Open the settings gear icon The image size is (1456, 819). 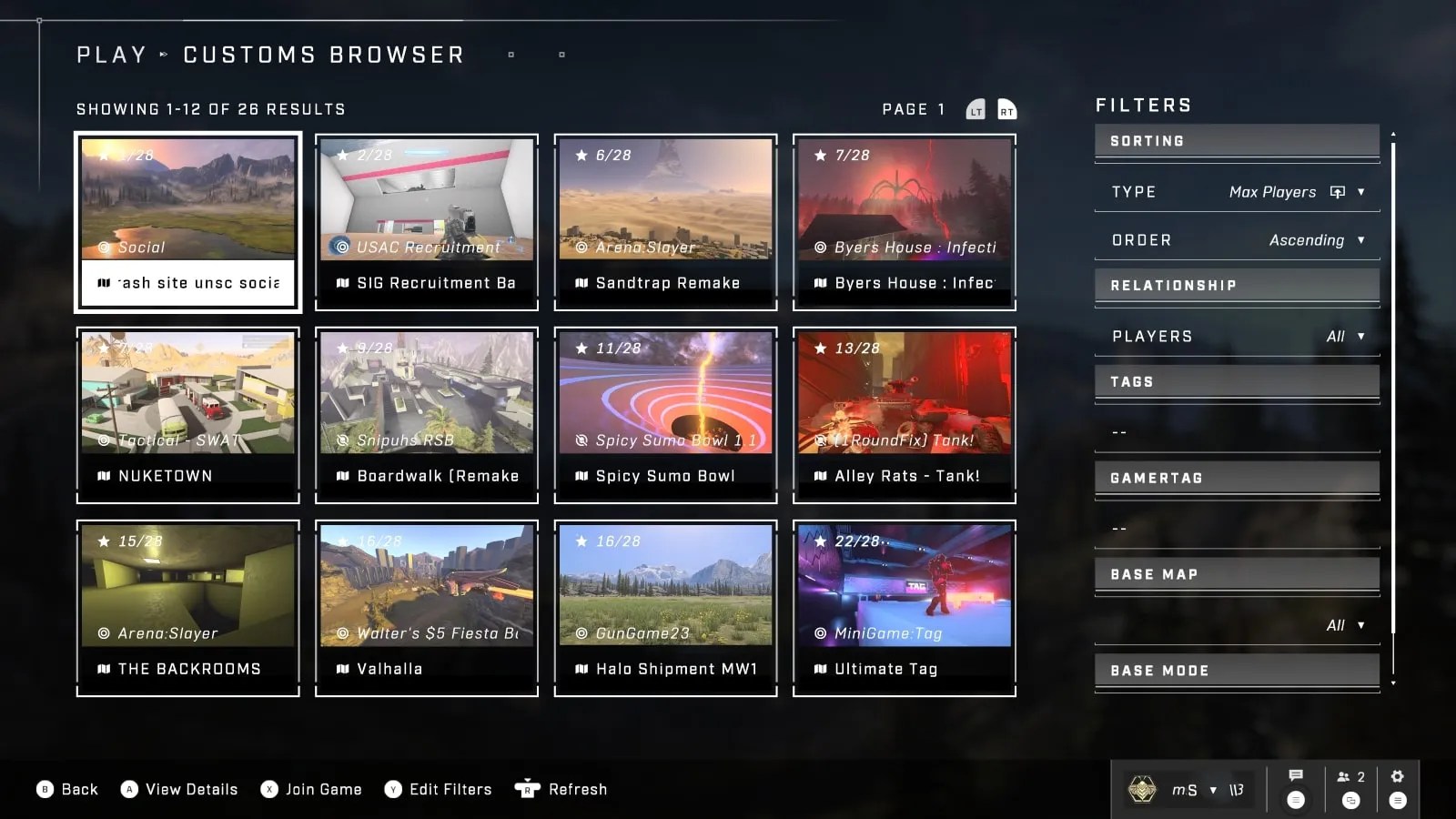tap(1398, 776)
